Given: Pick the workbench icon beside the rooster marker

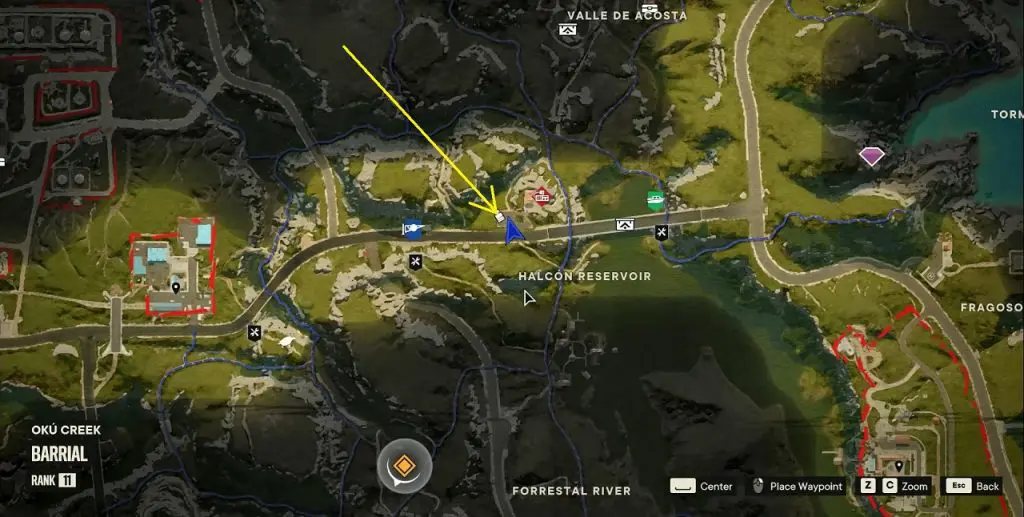Looking at the screenshot, I should tap(255, 332).
